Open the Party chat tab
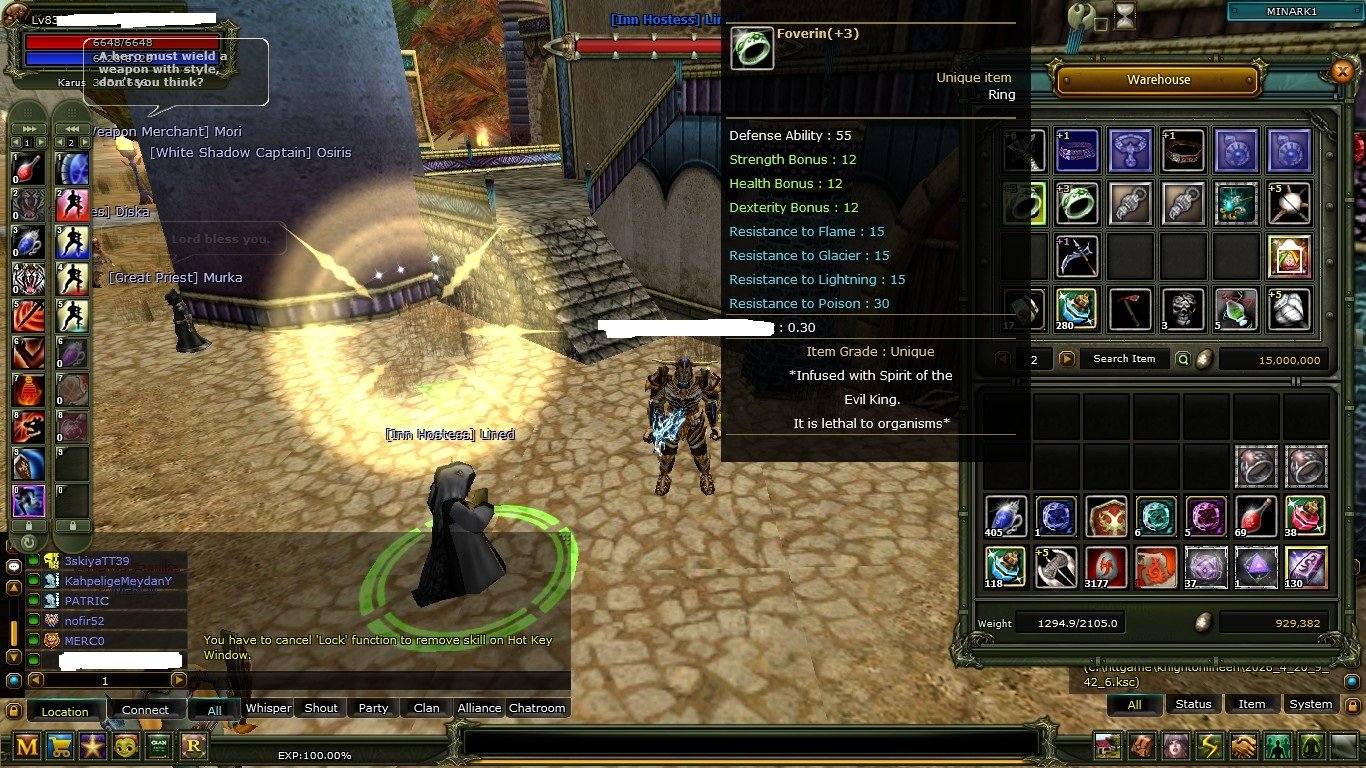 (x=373, y=708)
